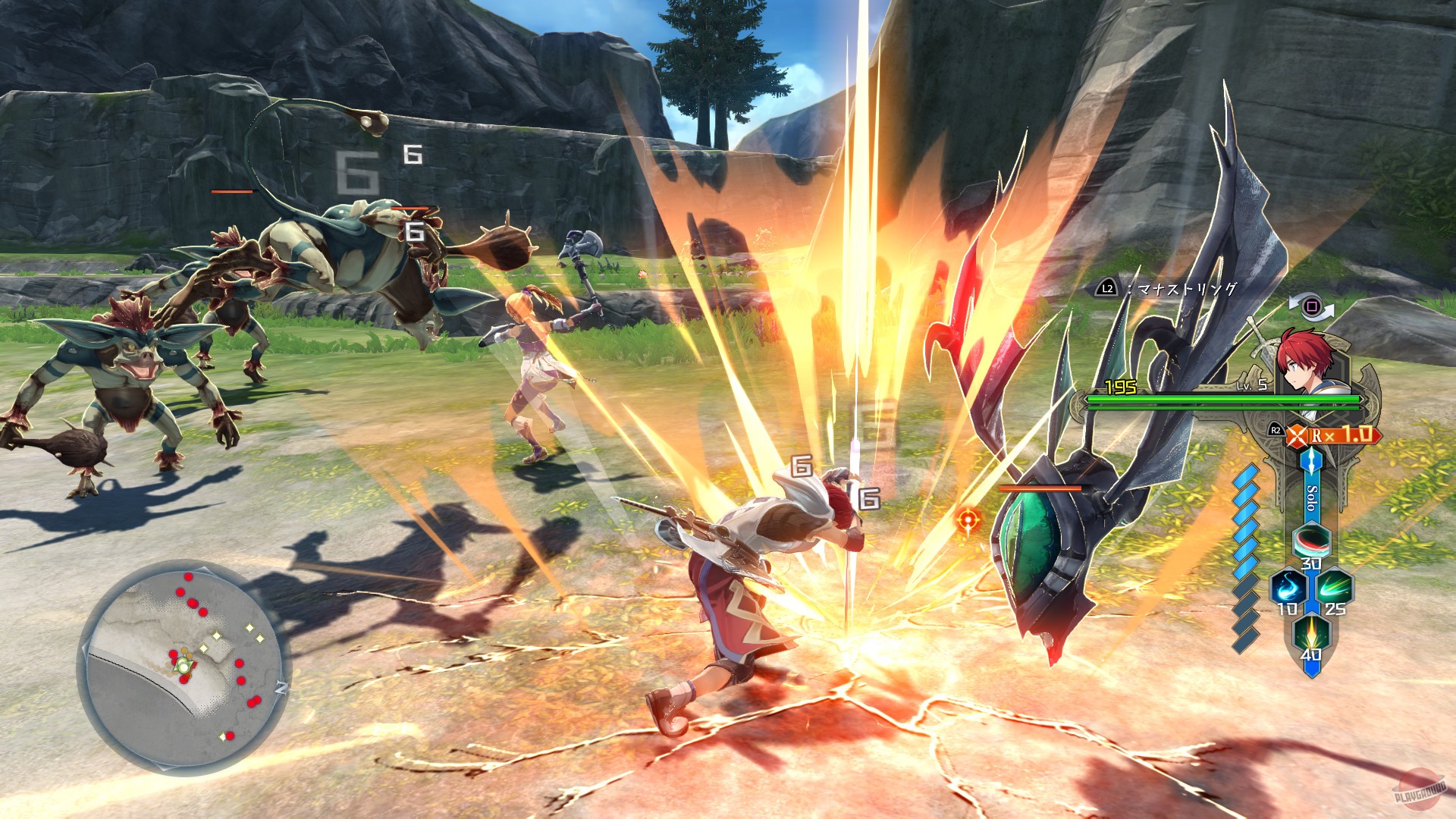Toggle the Solo mode indicator
The height and width of the screenshot is (819, 1456).
point(1312,498)
